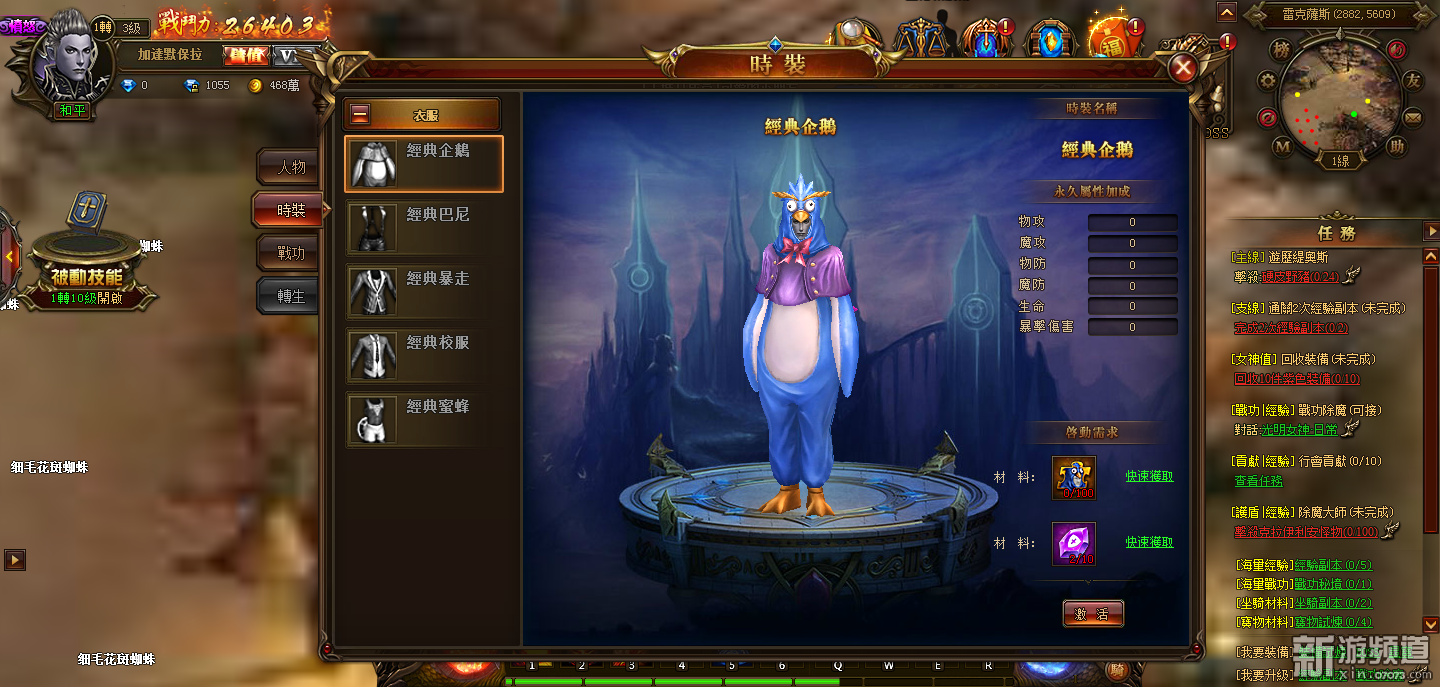This screenshot has width=1440, height=687.
Task: Choose the 經典巴尼 costume entry
Action: [423, 228]
